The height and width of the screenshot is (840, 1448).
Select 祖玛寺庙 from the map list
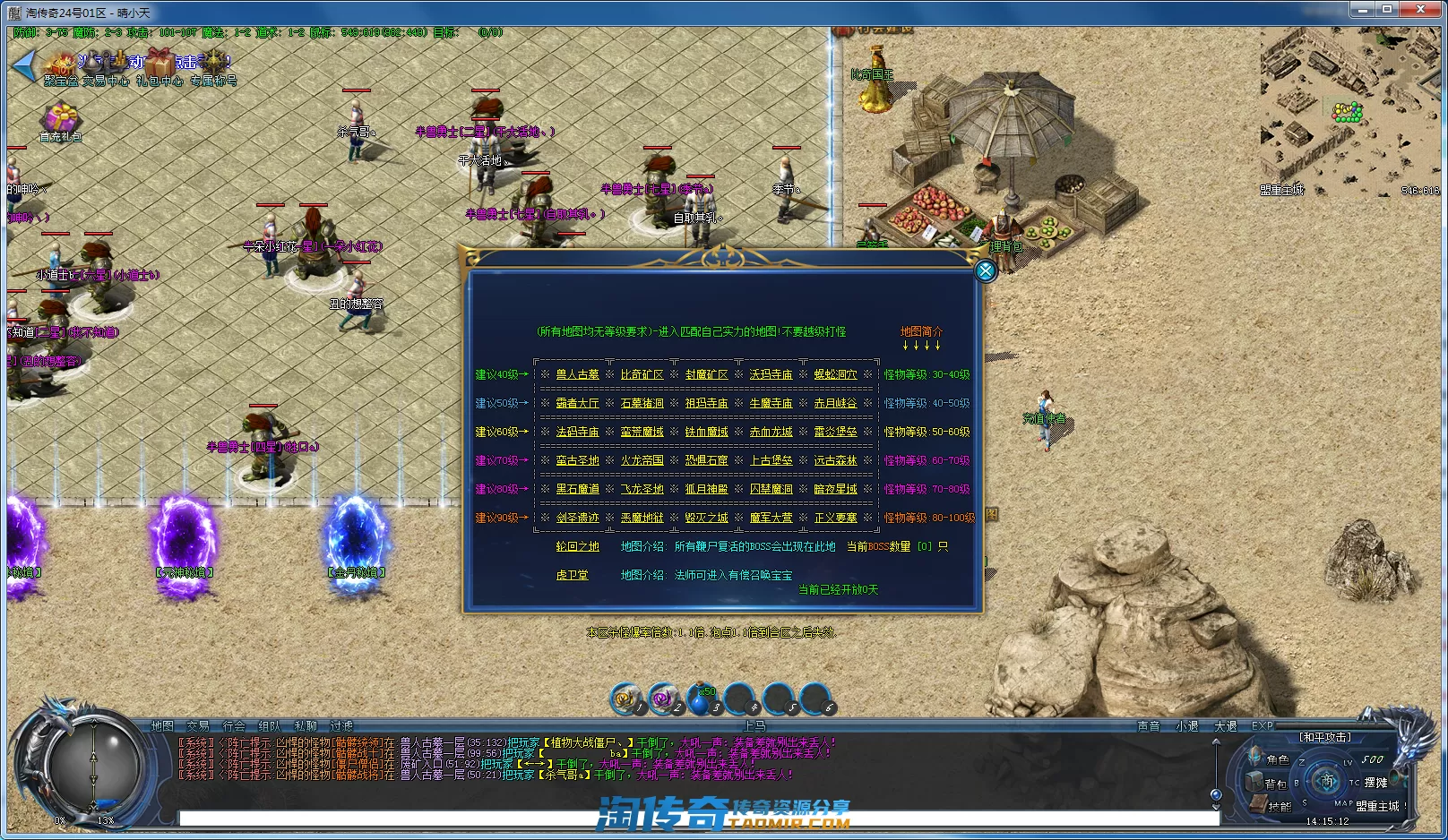(x=706, y=403)
